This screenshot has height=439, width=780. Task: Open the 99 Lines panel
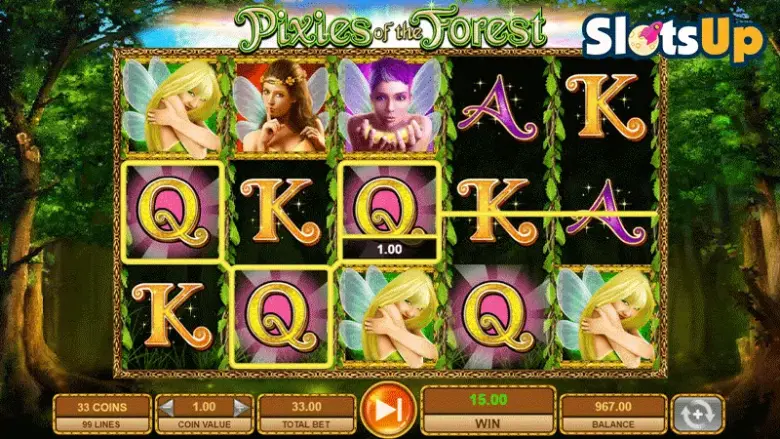pos(103,425)
